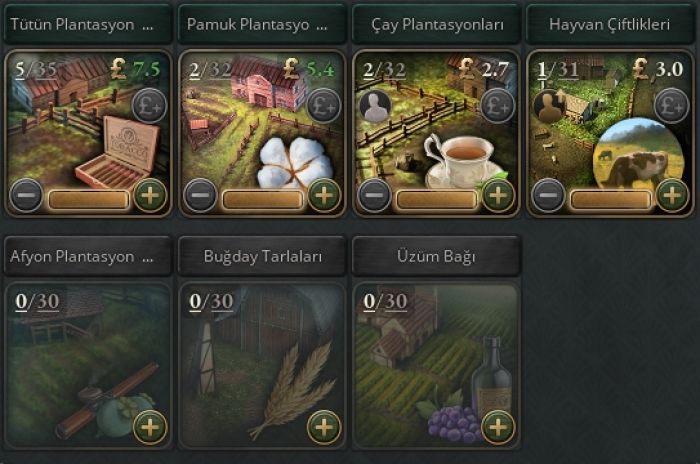The height and width of the screenshot is (464, 700).
Task: Expand Hayvan Çiftlikleri with plus button
Action: click(671, 194)
